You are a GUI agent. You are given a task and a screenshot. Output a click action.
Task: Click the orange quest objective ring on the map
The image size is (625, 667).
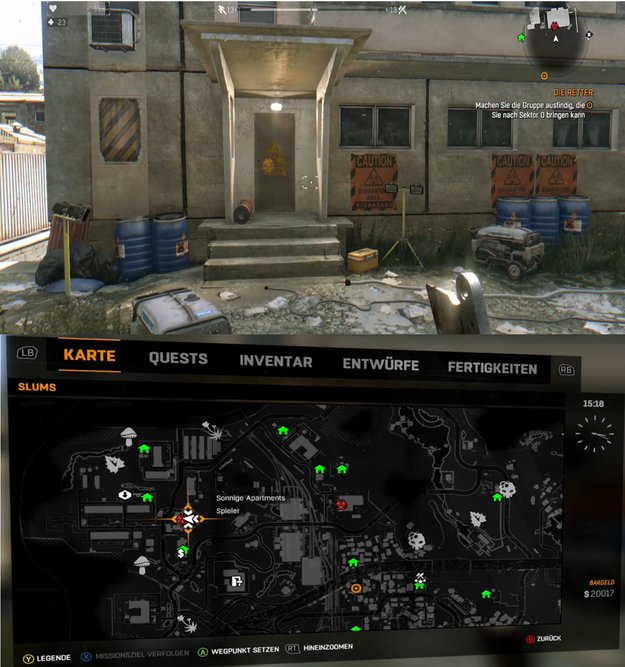pos(355,589)
